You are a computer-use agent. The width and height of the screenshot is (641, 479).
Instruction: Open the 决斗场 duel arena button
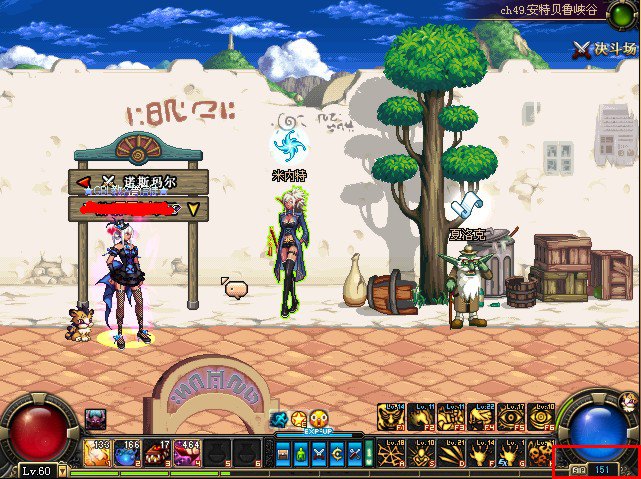pyautogui.click(x=605, y=48)
